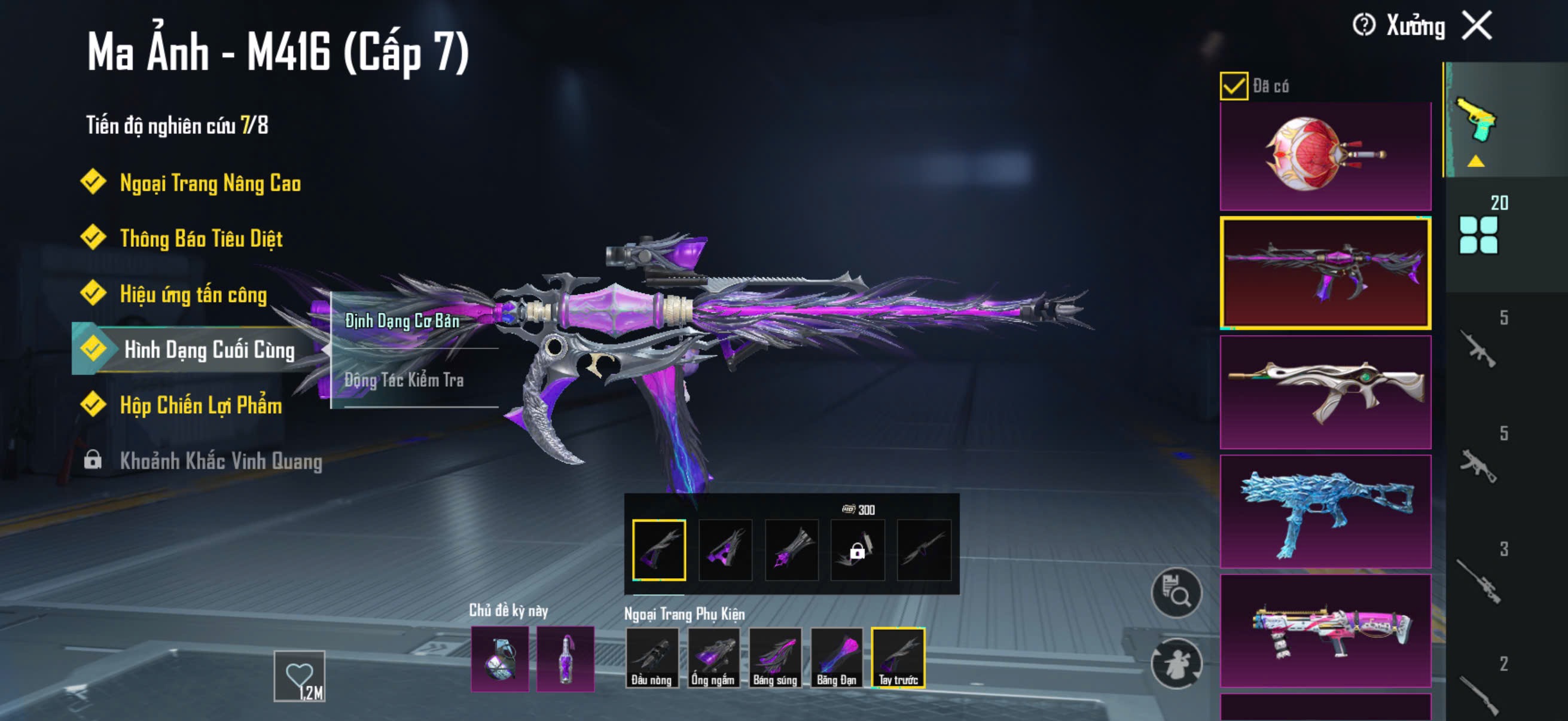This screenshot has width=1568, height=721.
Task: Choose Hiệu ứng tấn công entry
Action: coord(193,295)
